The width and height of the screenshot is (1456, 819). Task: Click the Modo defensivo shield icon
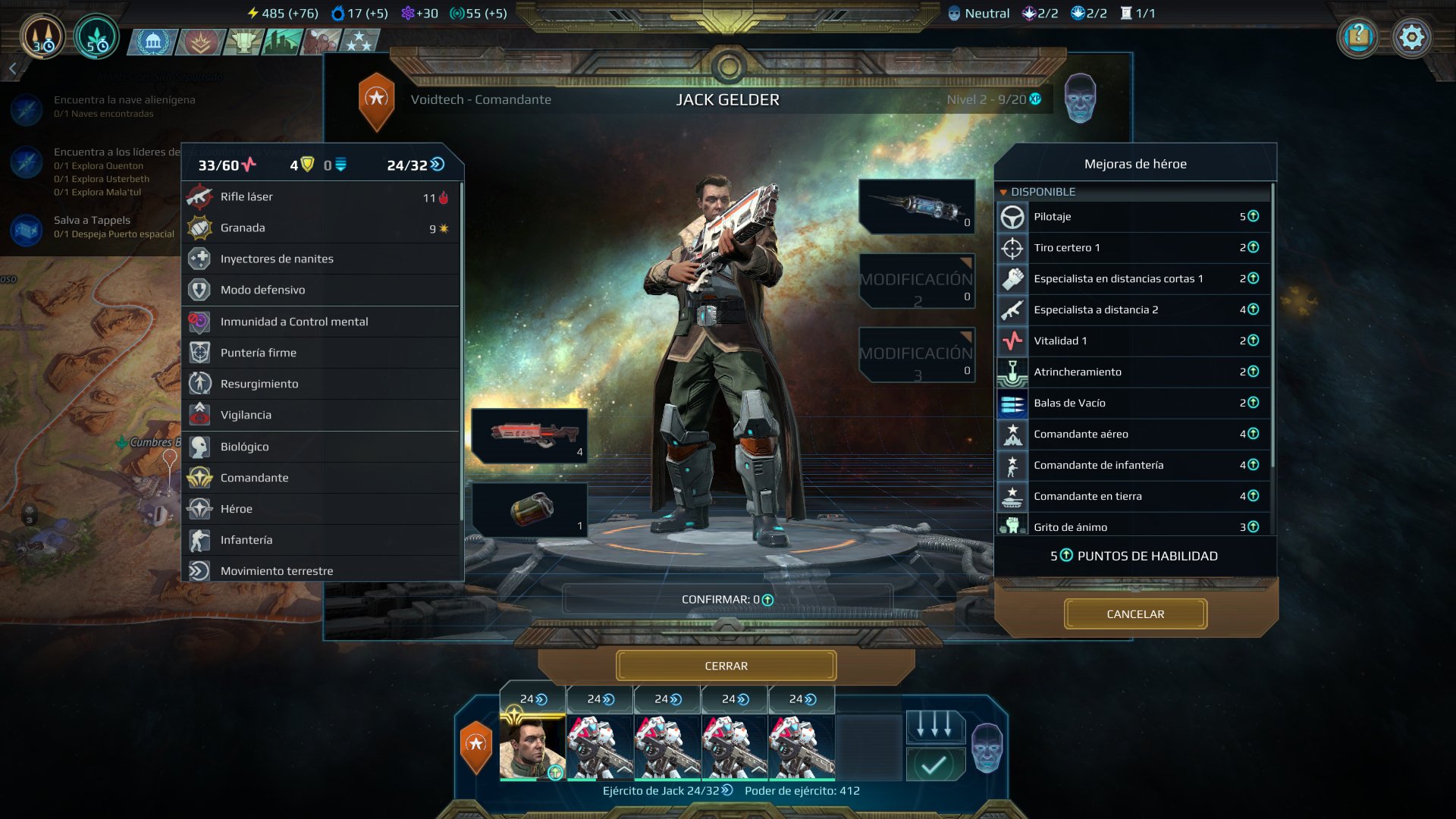click(198, 290)
